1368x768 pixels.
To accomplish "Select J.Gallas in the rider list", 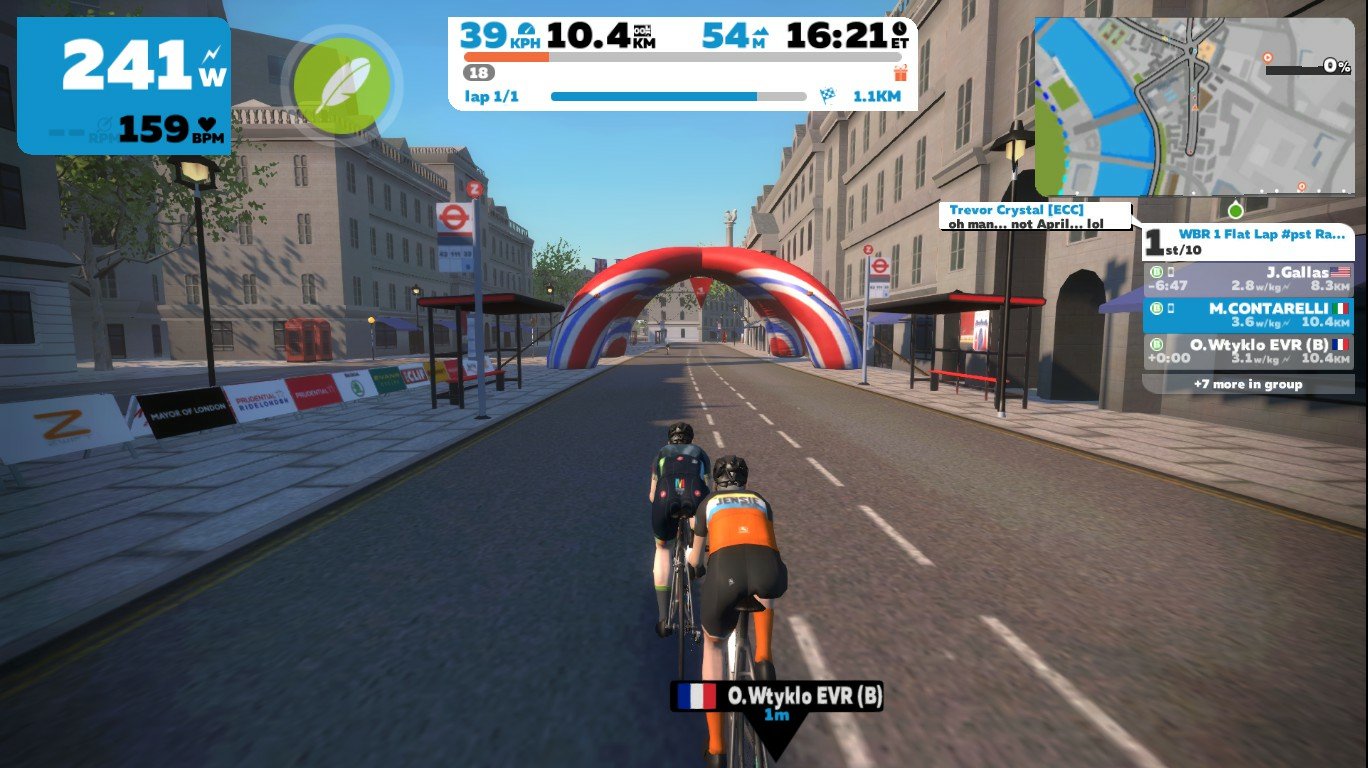I will point(1248,278).
